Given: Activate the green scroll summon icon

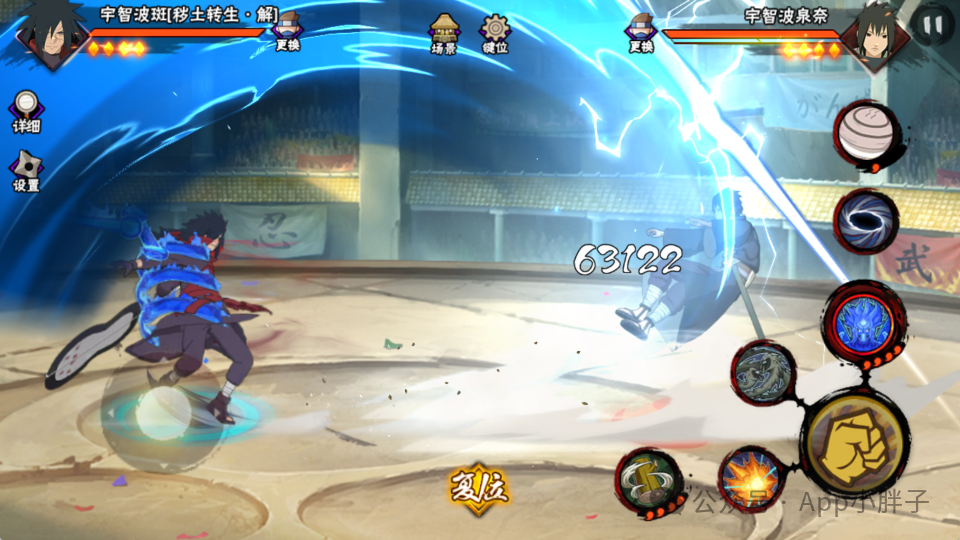Looking at the screenshot, I should pos(648,478).
